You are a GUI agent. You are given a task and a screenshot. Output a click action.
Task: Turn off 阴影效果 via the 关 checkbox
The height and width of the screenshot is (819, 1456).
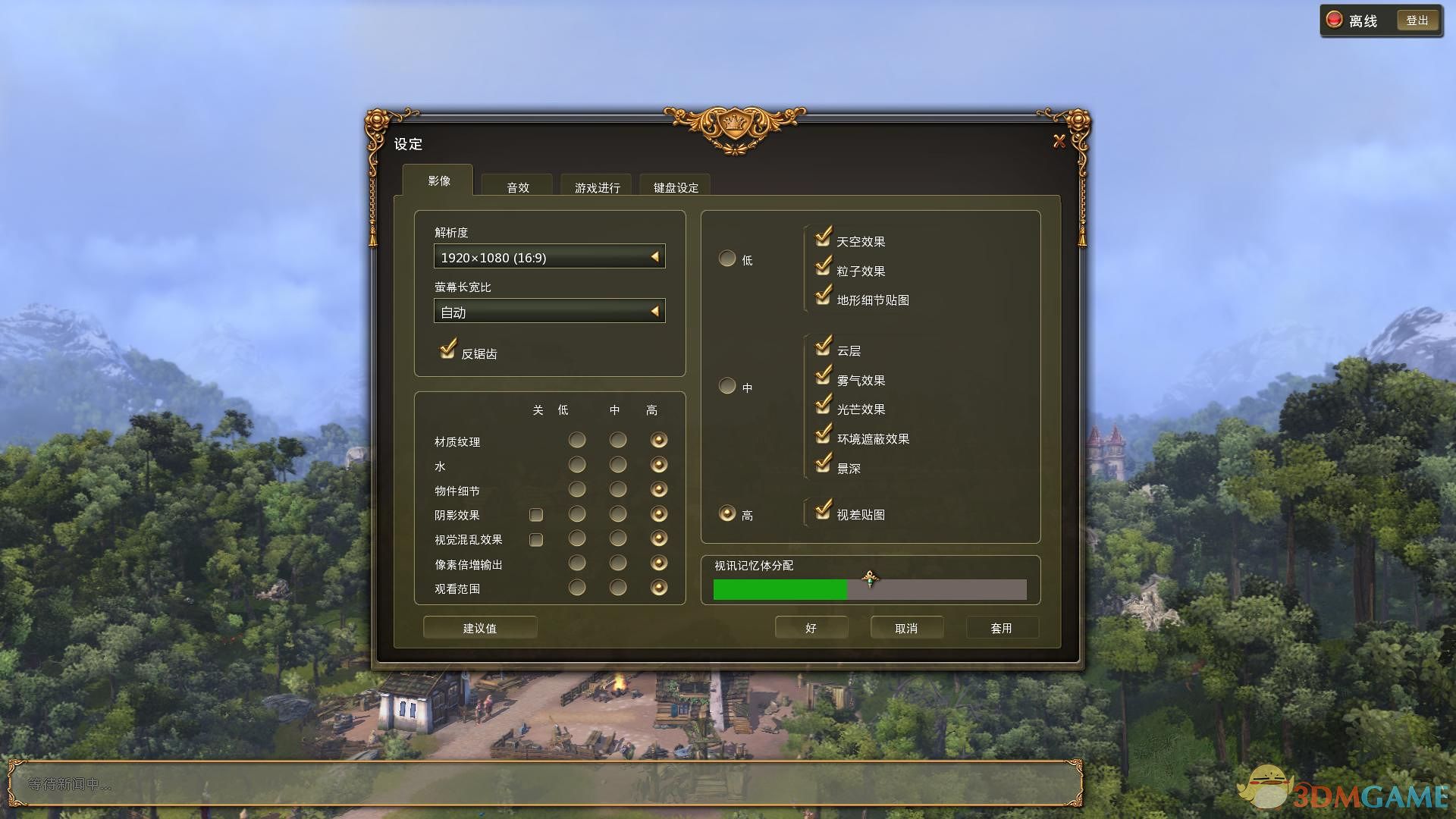point(536,515)
